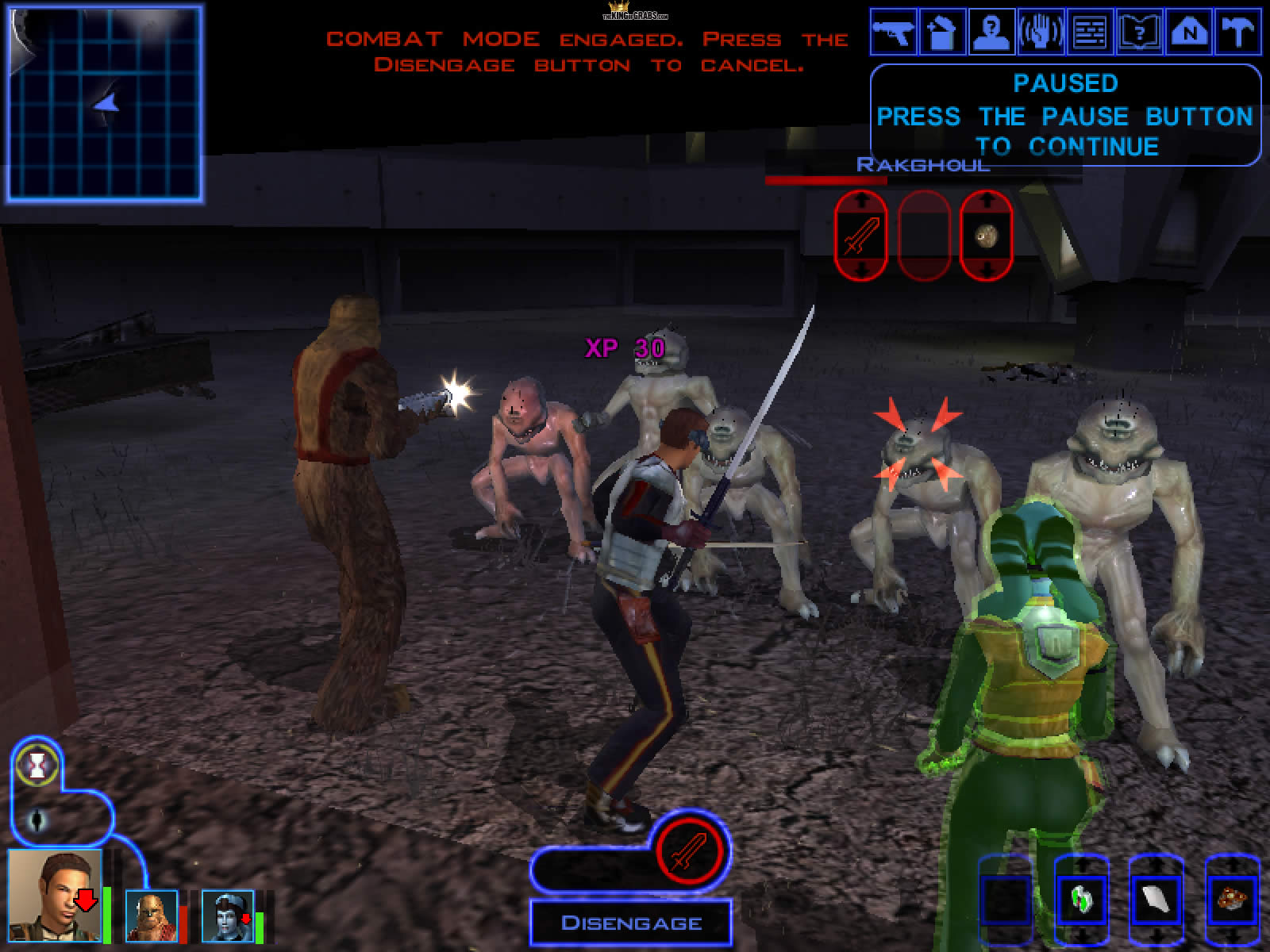The height and width of the screenshot is (952, 1270).
Task: Open the Abilities raised-hand icon
Action: 1041,33
